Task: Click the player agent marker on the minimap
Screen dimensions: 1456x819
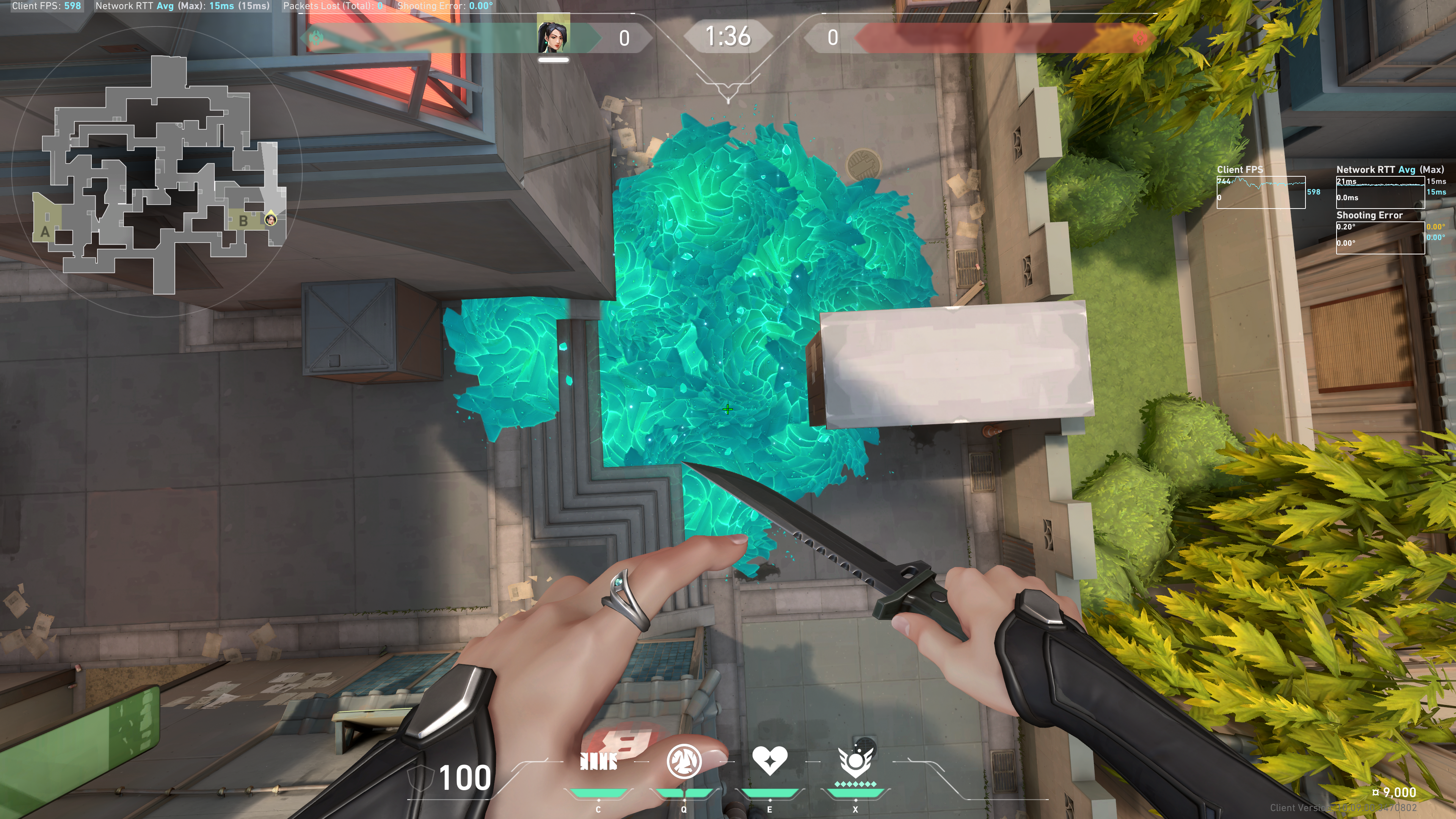Action: 271,219
